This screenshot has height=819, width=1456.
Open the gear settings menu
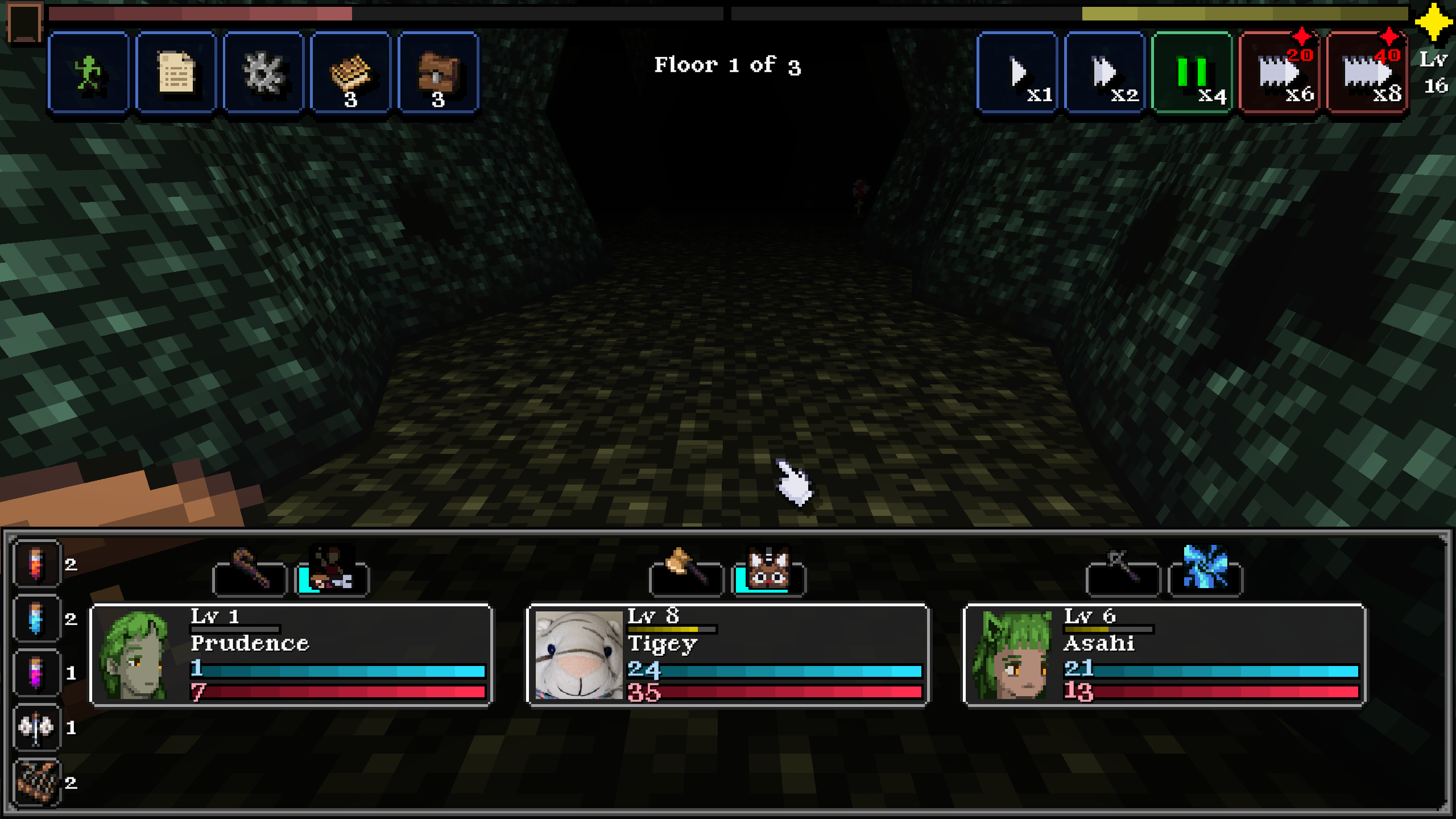coord(263,73)
